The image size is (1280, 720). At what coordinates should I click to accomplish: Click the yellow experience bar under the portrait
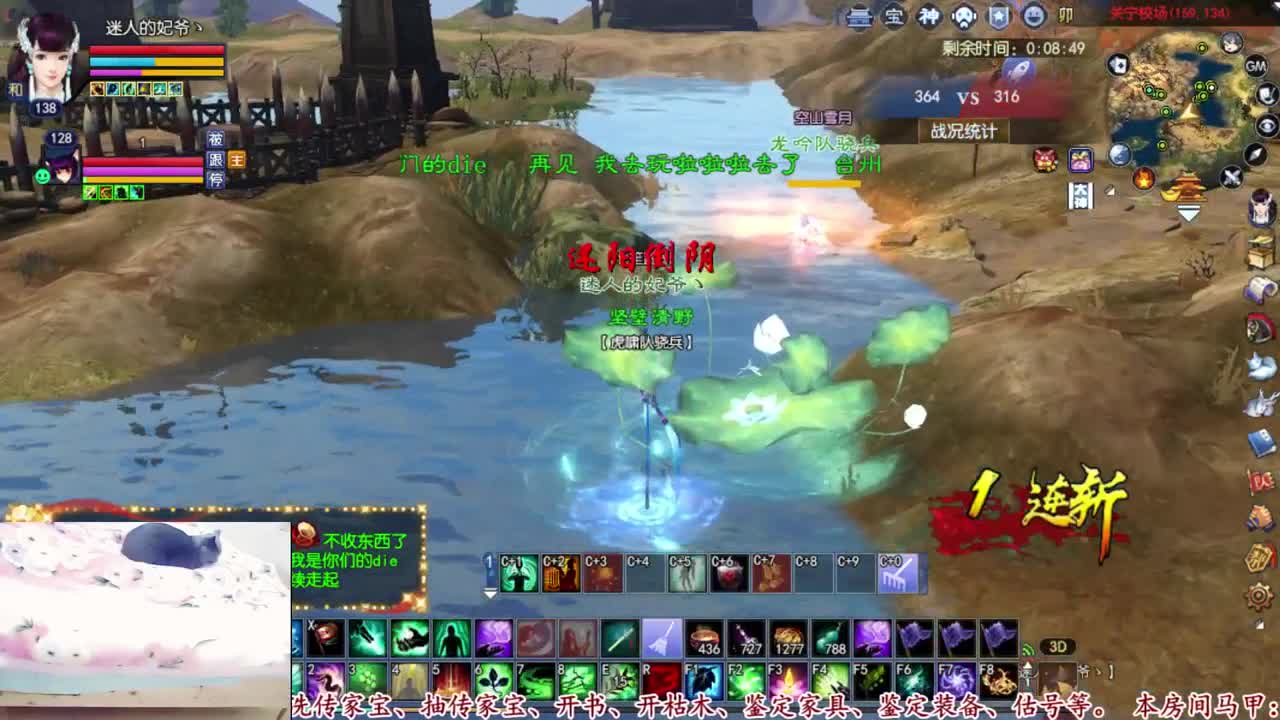[x=180, y=73]
